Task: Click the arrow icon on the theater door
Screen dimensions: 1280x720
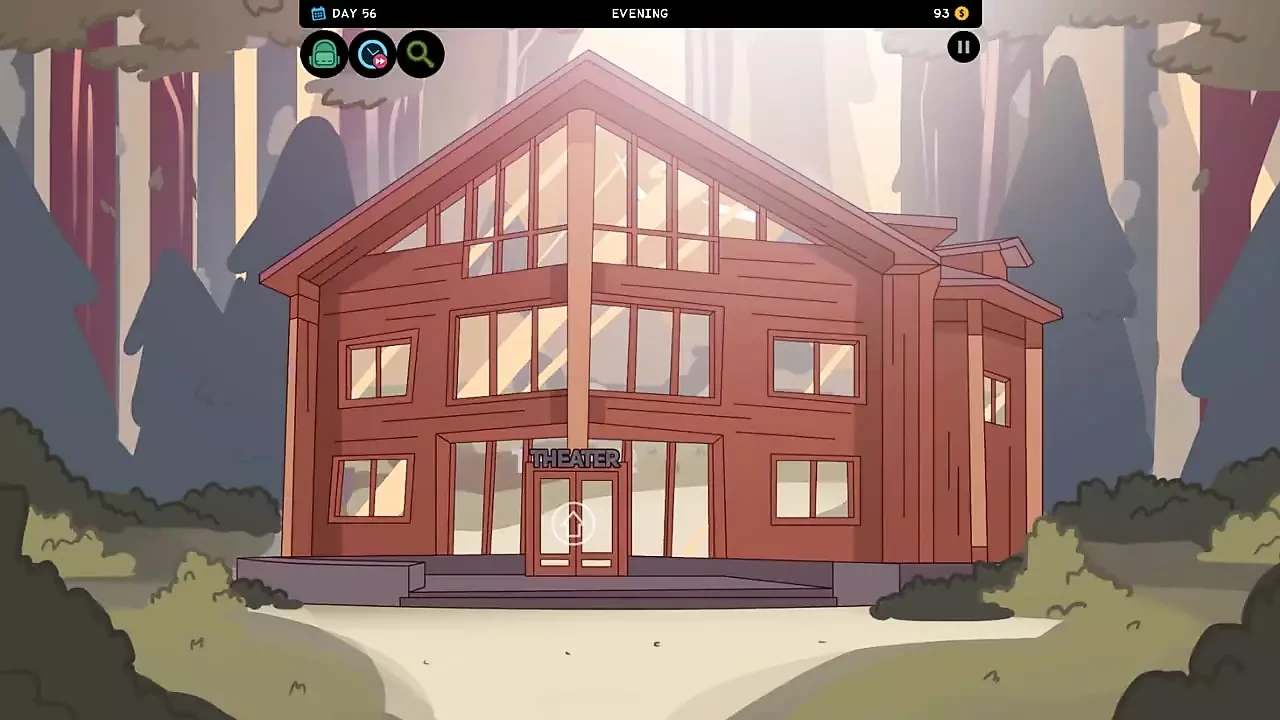Action: pyautogui.click(x=574, y=524)
